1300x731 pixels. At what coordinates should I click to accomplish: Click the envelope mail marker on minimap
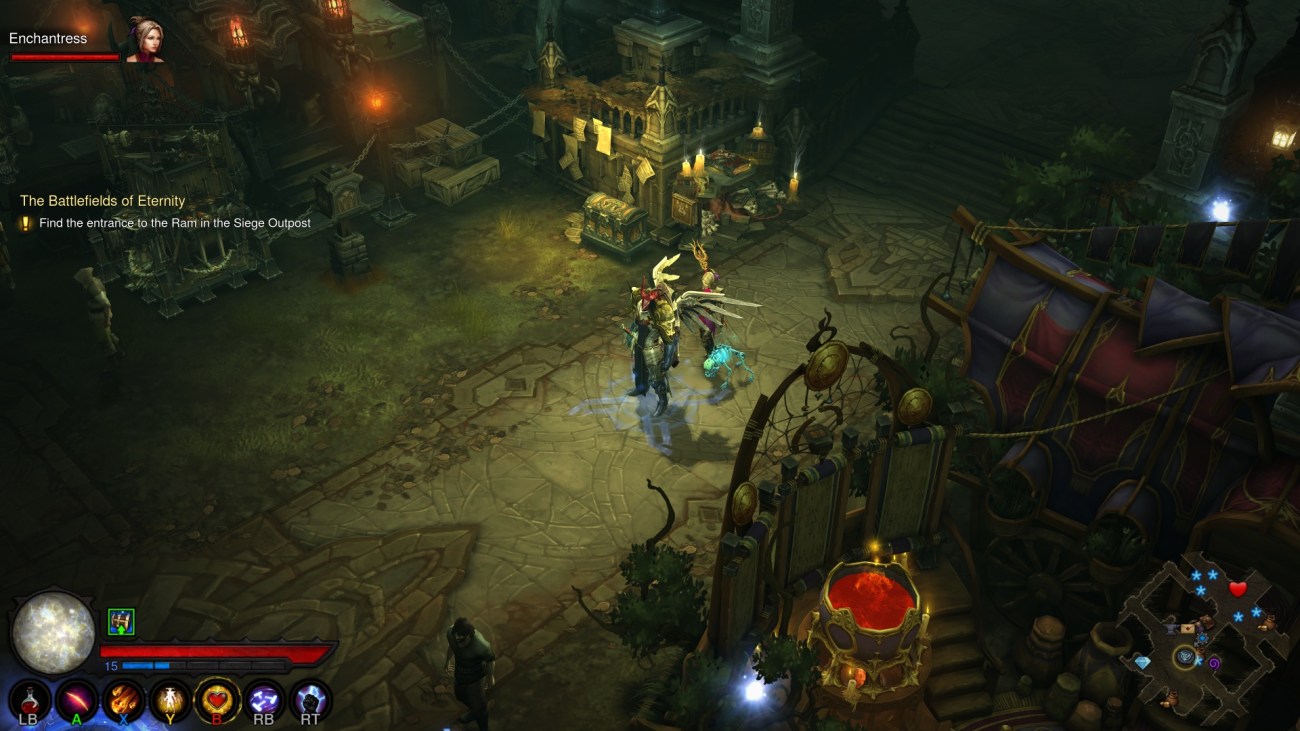pos(1189,629)
